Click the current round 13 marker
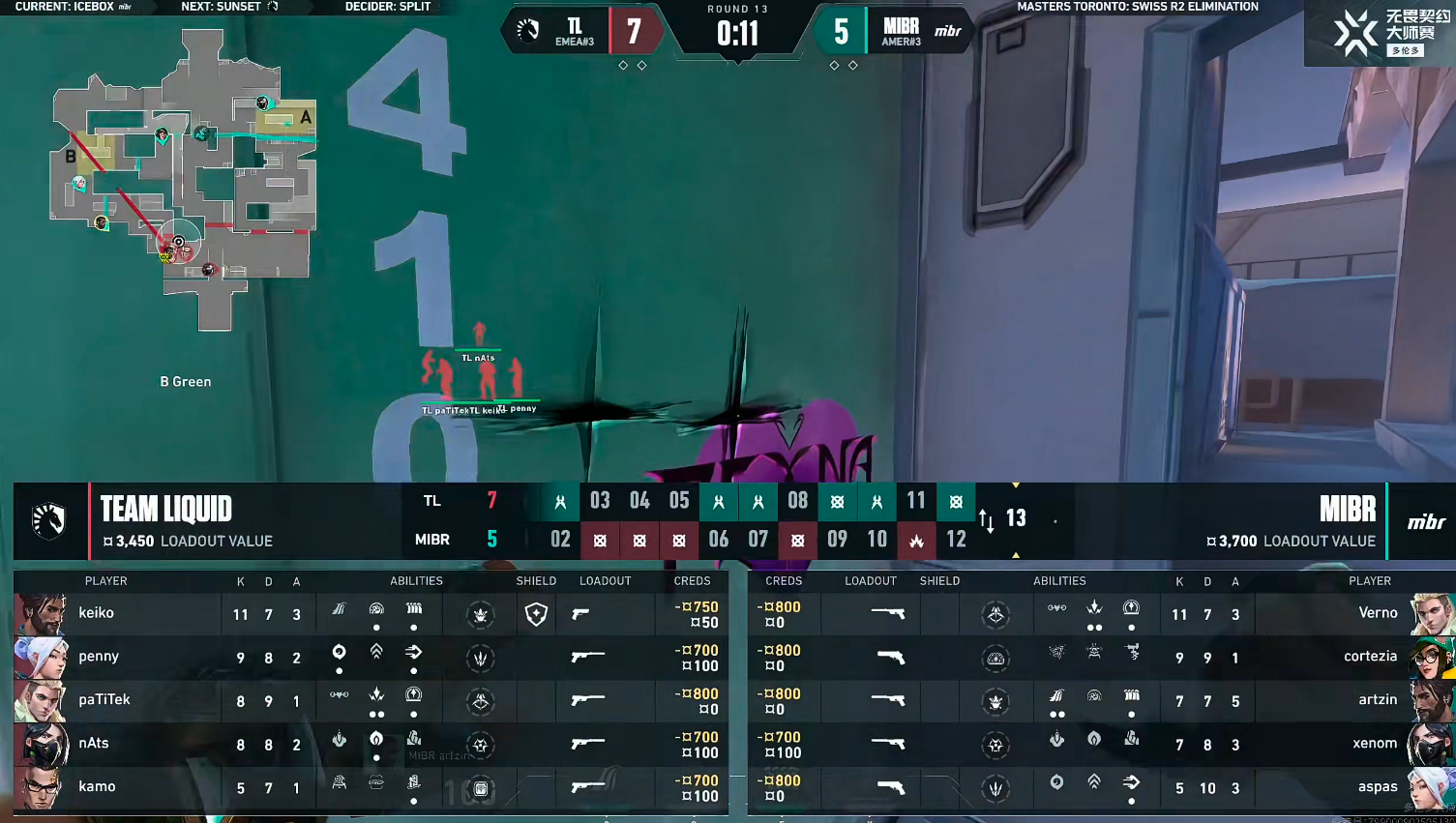 click(x=1016, y=518)
